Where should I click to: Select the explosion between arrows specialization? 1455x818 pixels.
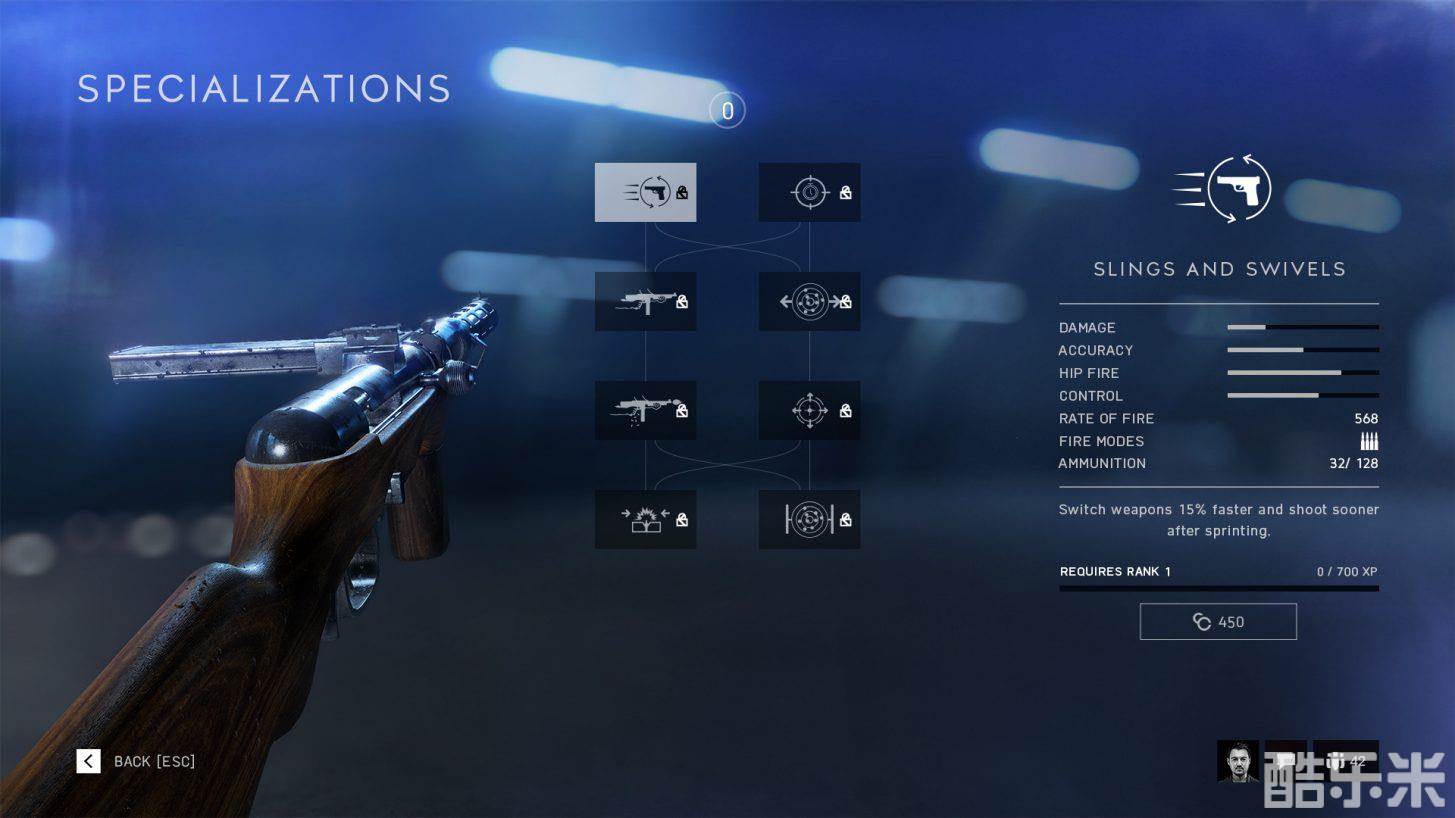tap(645, 519)
